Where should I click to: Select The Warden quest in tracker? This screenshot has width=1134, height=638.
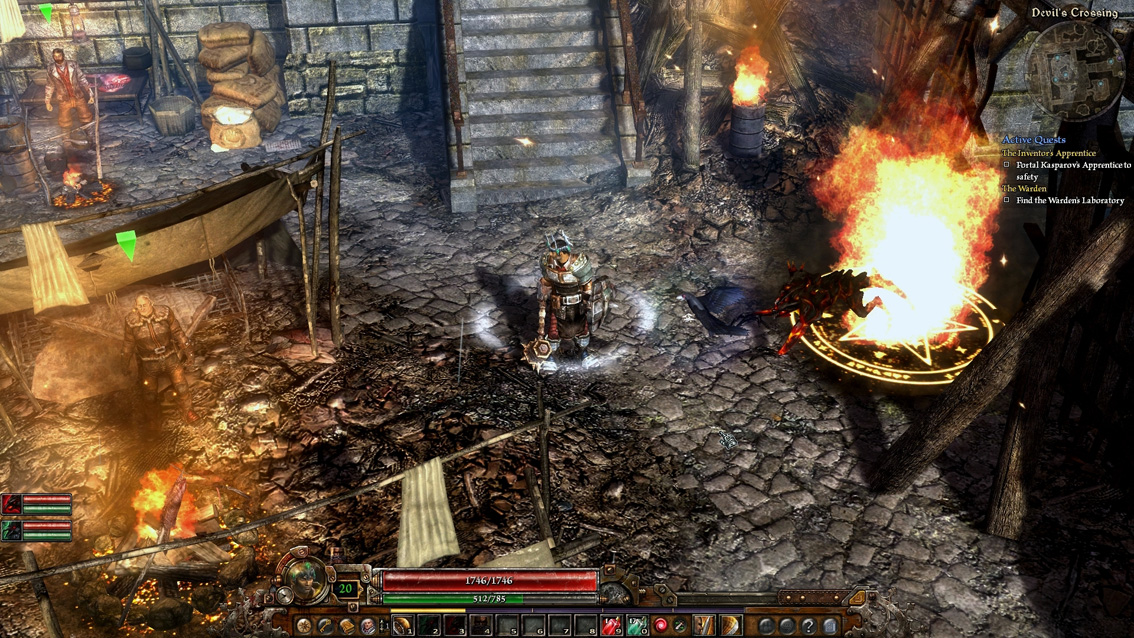click(1024, 188)
